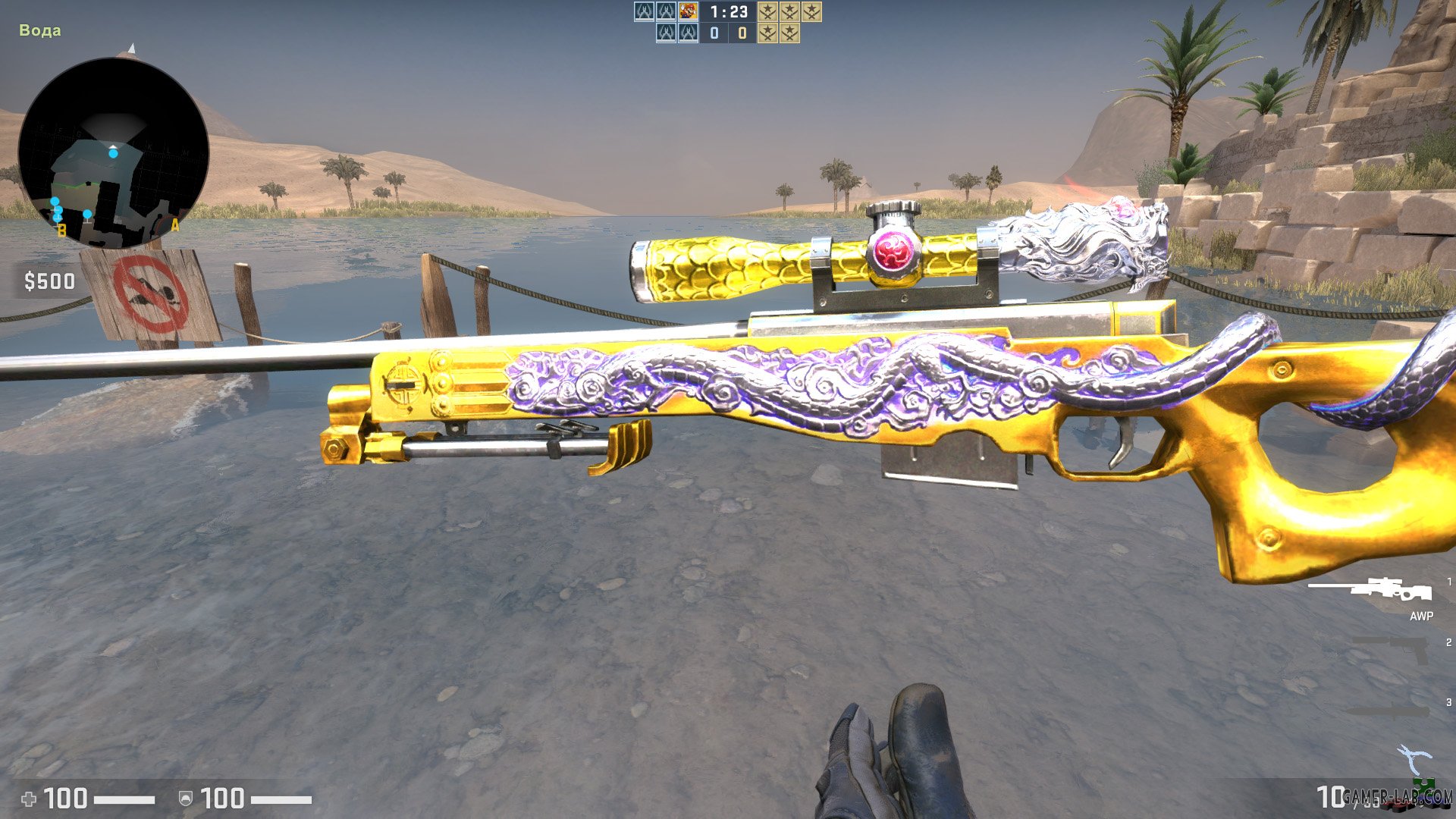This screenshot has width=1456, height=819.
Task: Click the health cross icon
Action: (29, 799)
